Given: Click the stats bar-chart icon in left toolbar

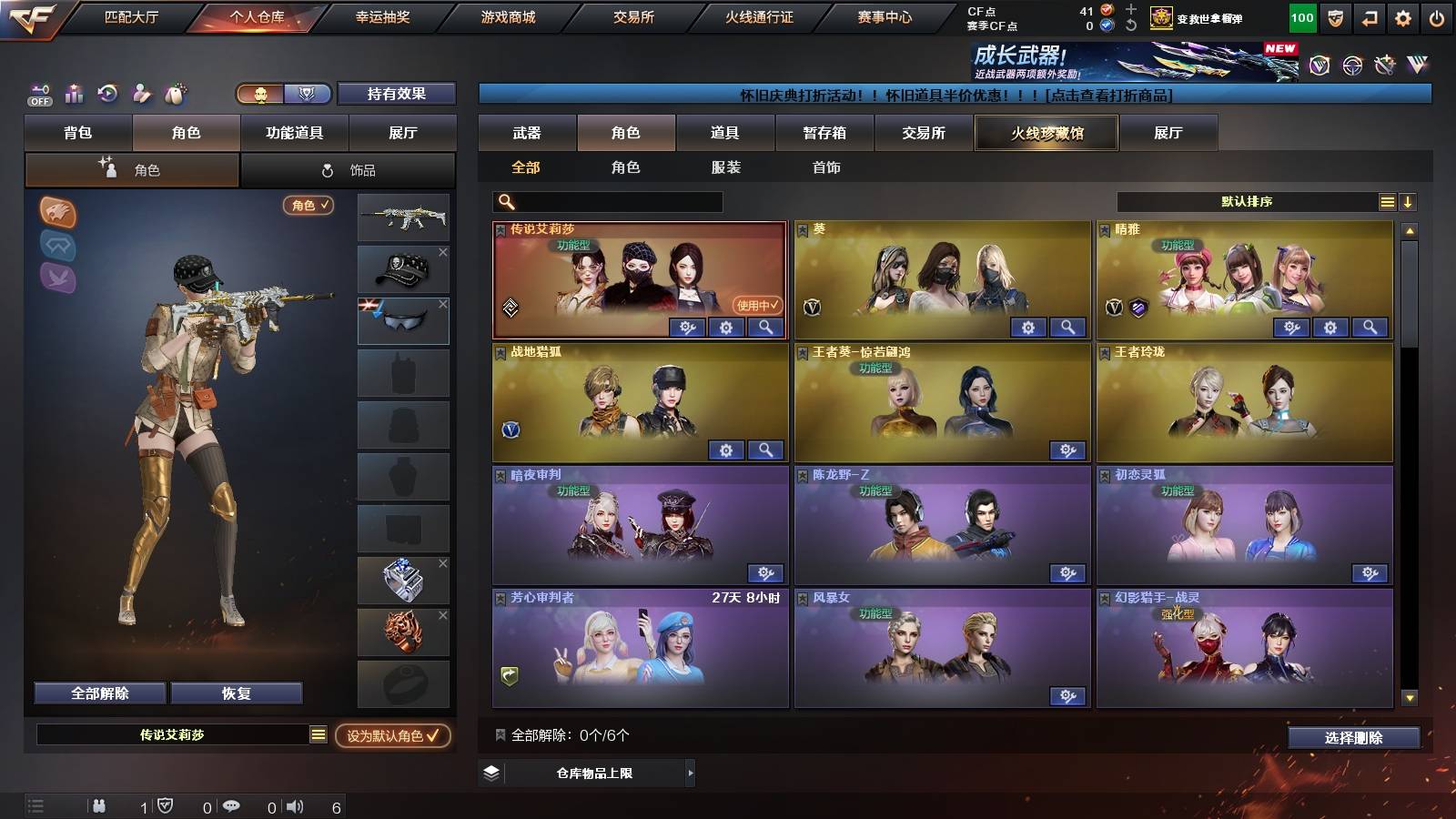Looking at the screenshot, I should point(75,94).
